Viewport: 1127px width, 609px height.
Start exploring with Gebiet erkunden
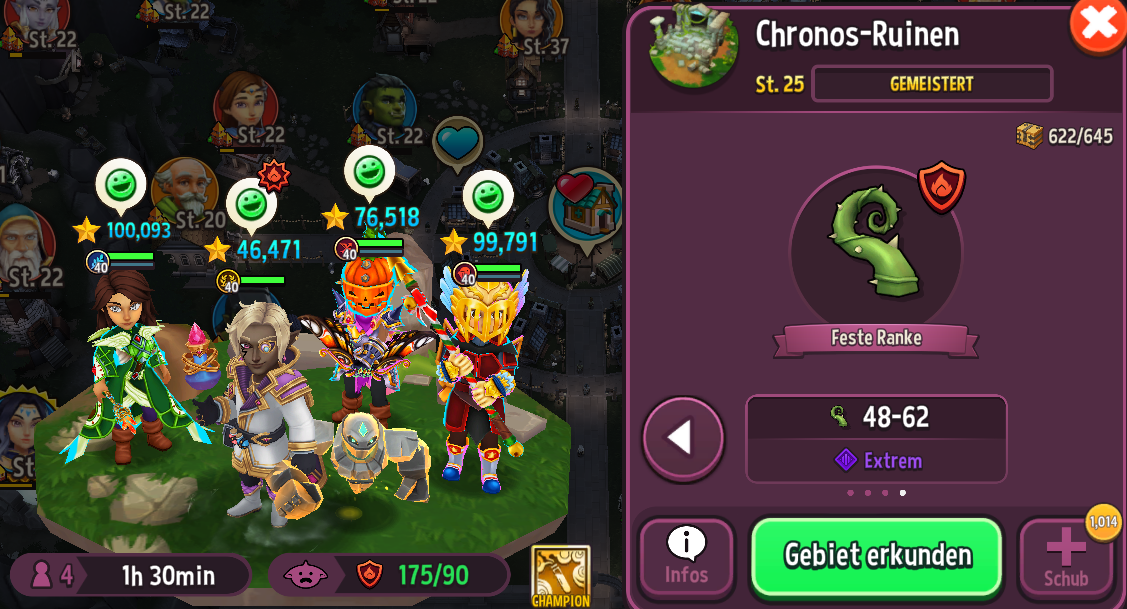(x=876, y=556)
